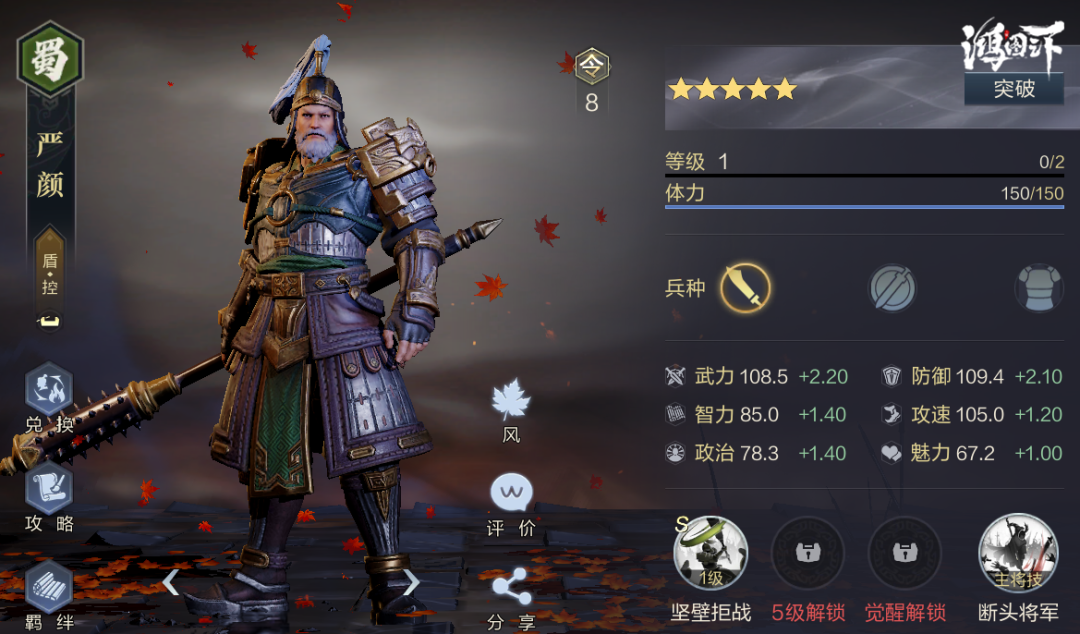
Task: Tap the 突破 breakthrough button
Action: point(1013,88)
